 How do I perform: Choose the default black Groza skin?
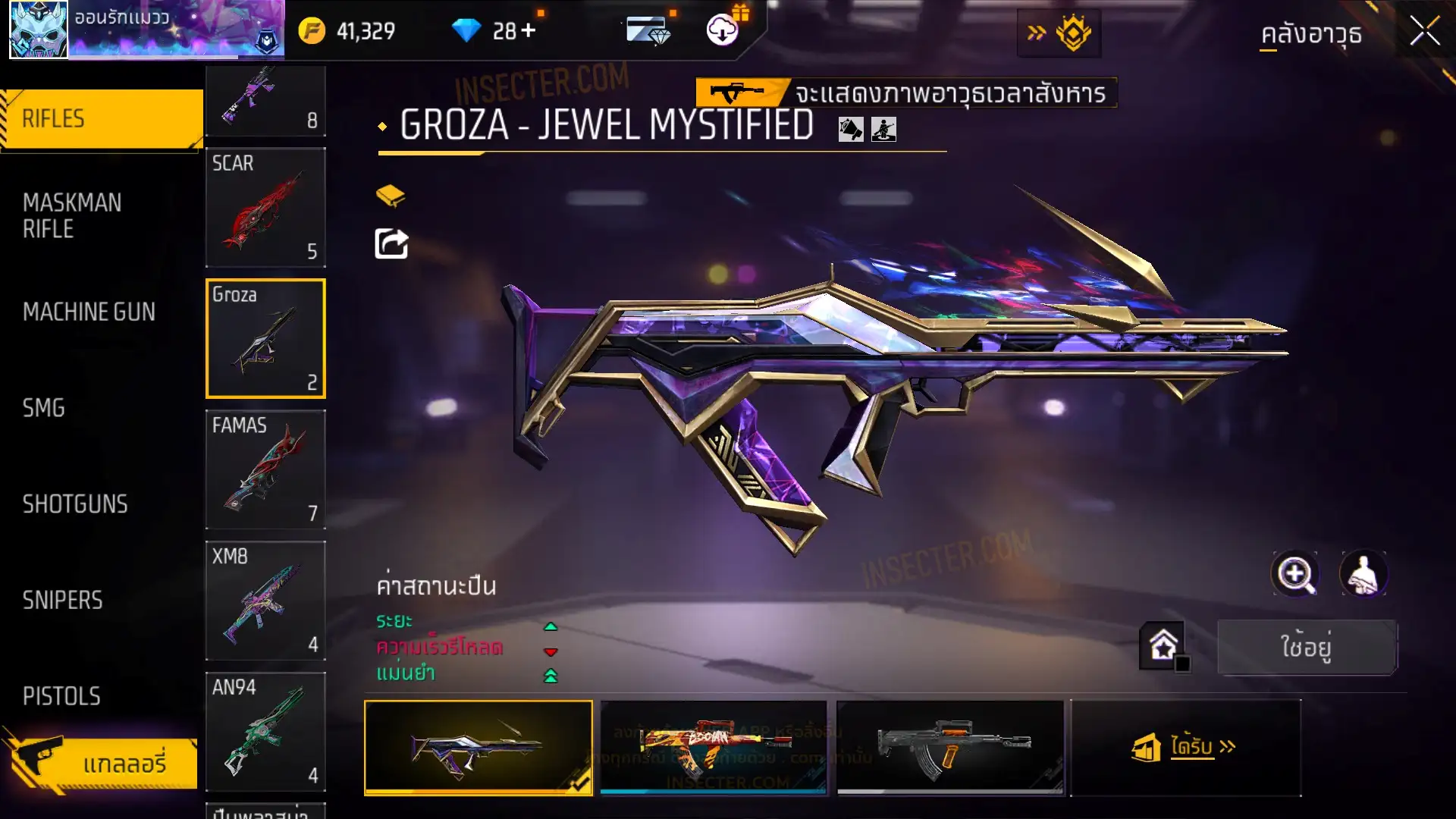pyautogui.click(x=950, y=747)
